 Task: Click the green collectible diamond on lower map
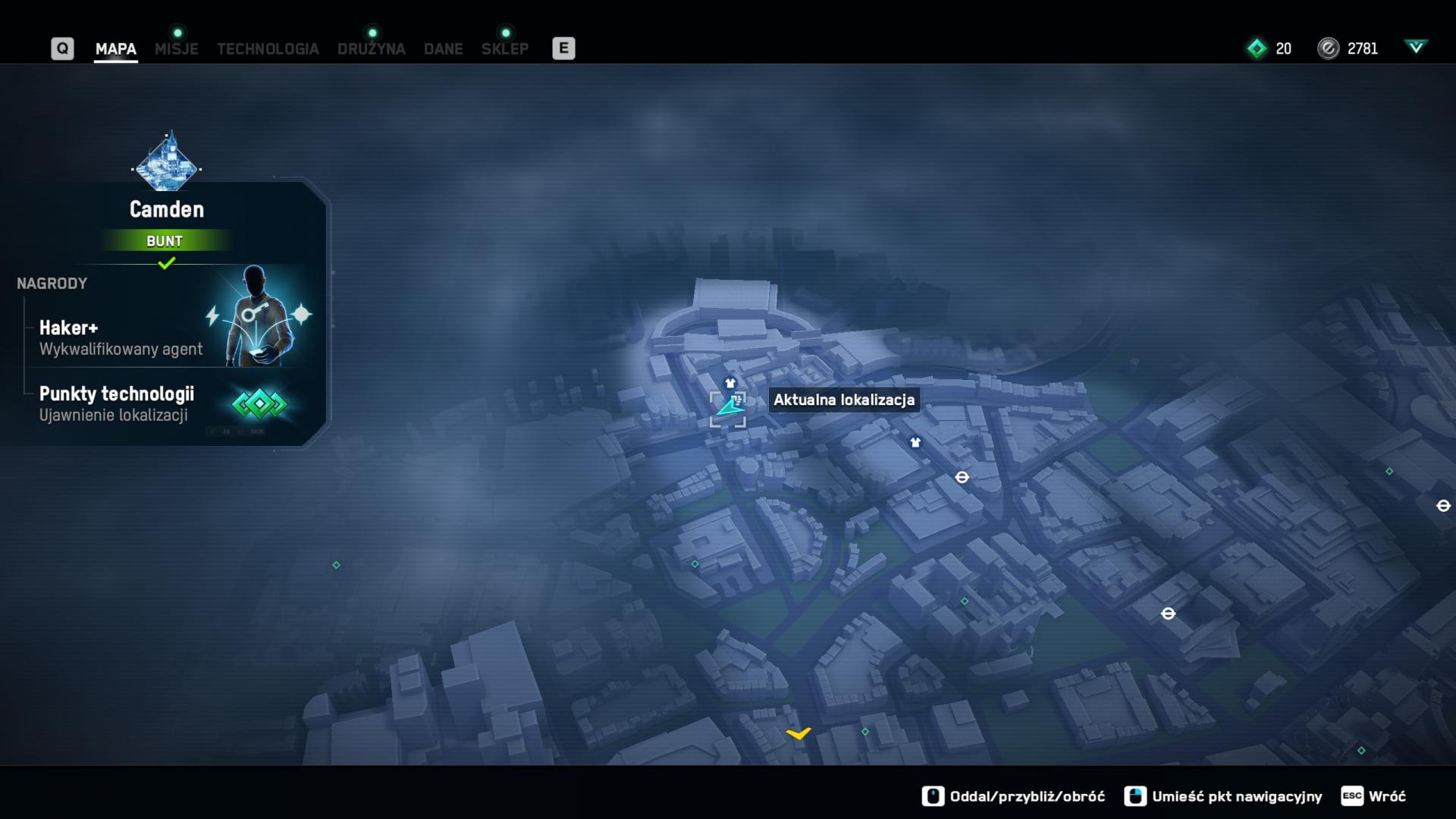pyautogui.click(x=864, y=733)
